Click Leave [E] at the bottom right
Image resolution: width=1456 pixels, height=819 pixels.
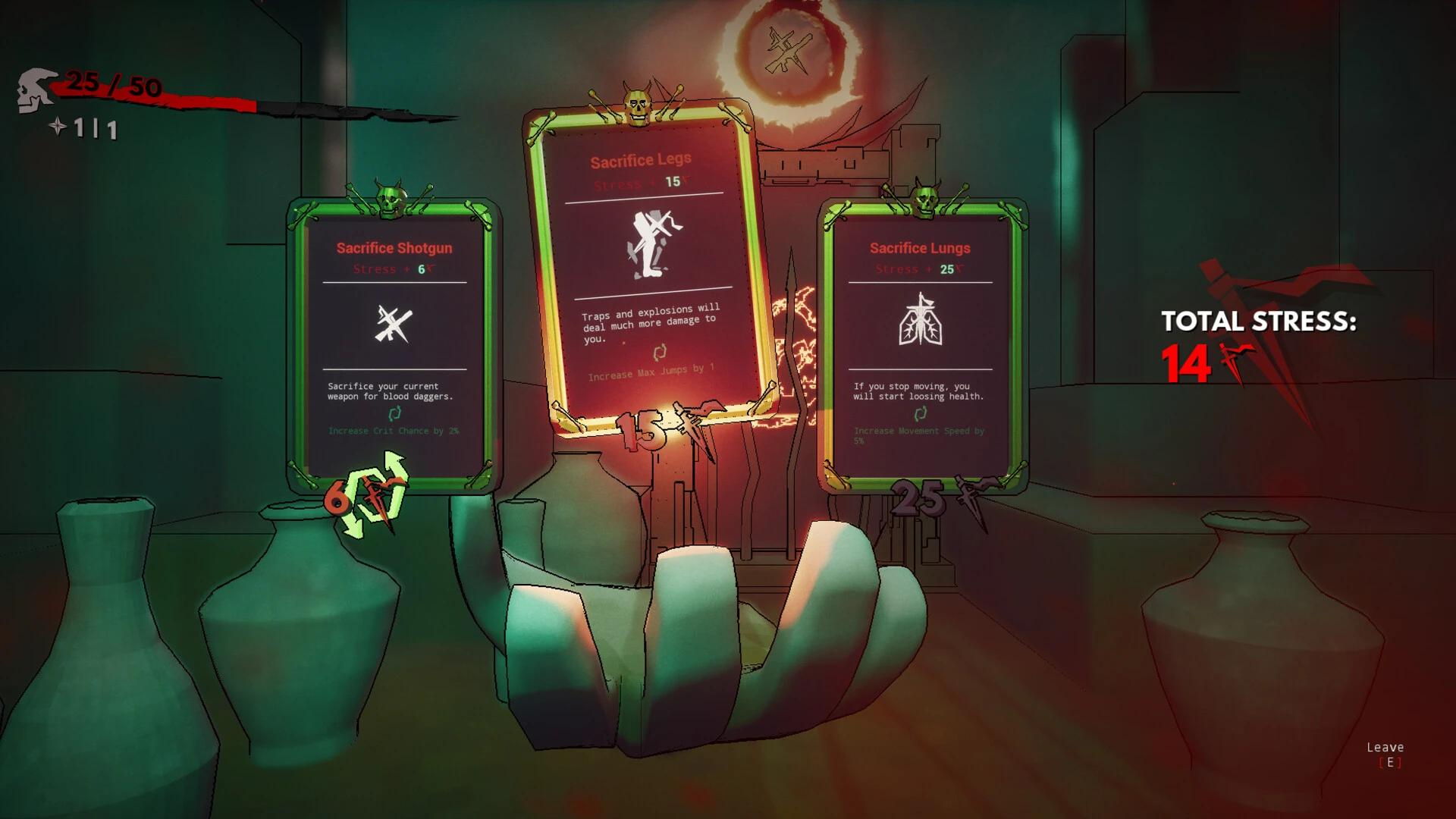click(1385, 755)
